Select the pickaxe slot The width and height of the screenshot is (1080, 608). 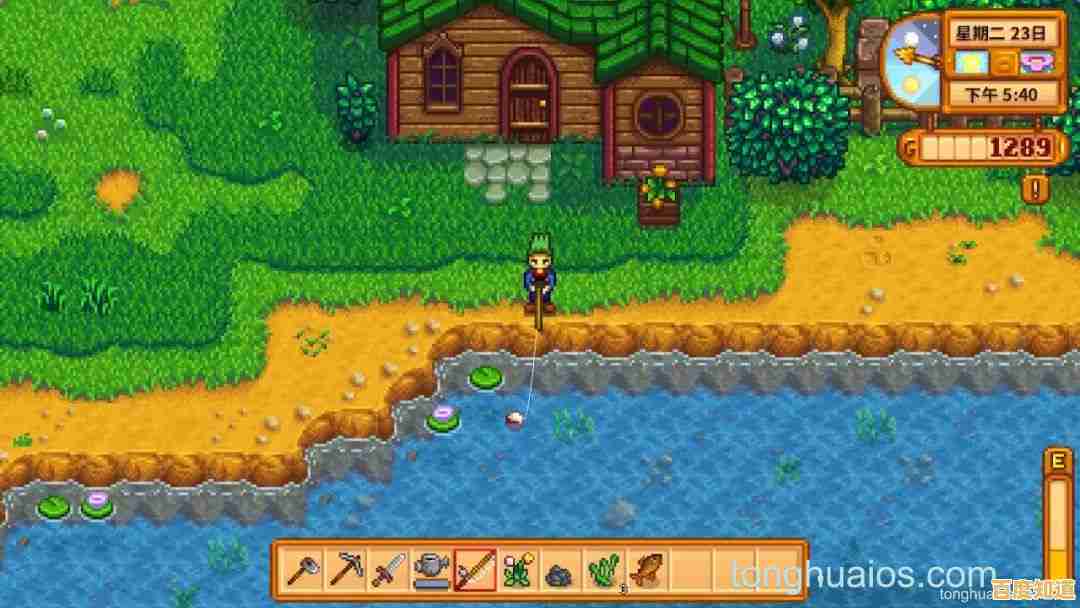(x=345, y=571)
